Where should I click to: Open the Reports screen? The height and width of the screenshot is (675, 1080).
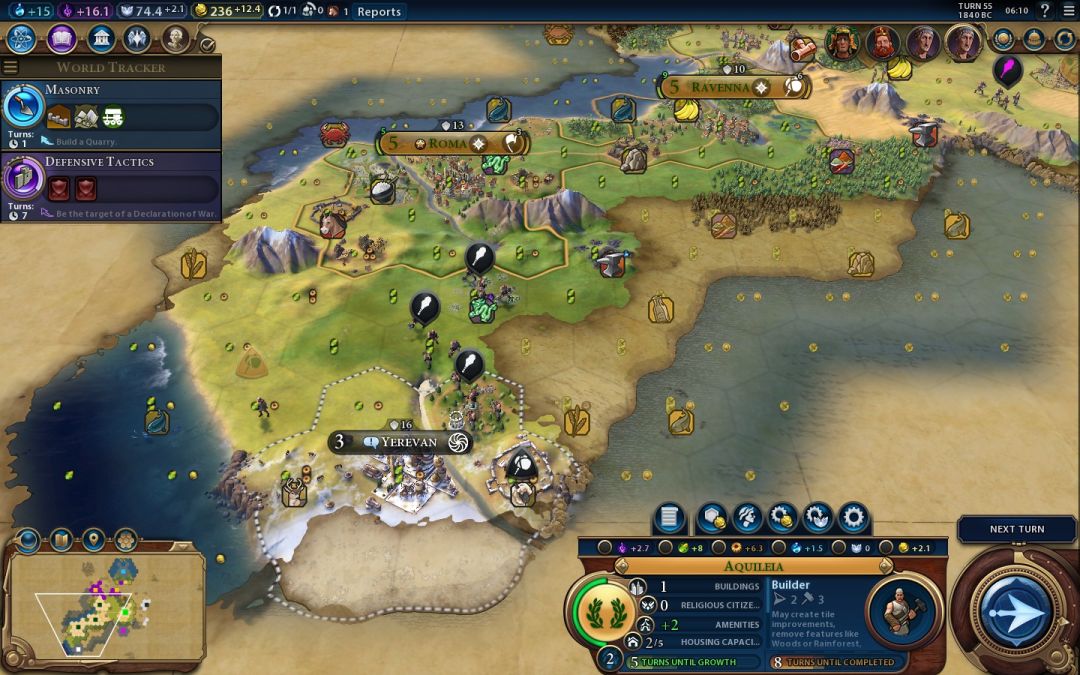click(x=379, y=12)
